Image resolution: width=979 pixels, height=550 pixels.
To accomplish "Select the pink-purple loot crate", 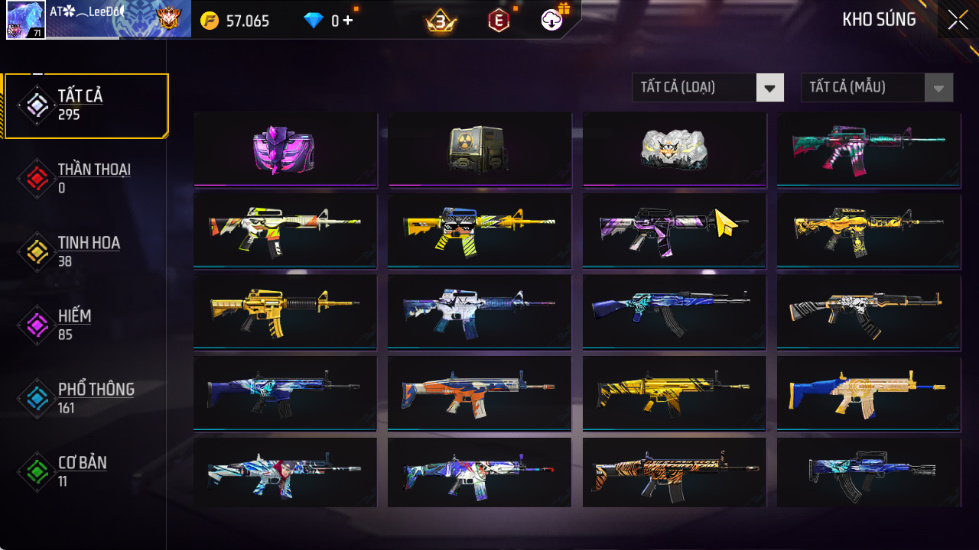I will pyautogui.click(x=284, y=148).
